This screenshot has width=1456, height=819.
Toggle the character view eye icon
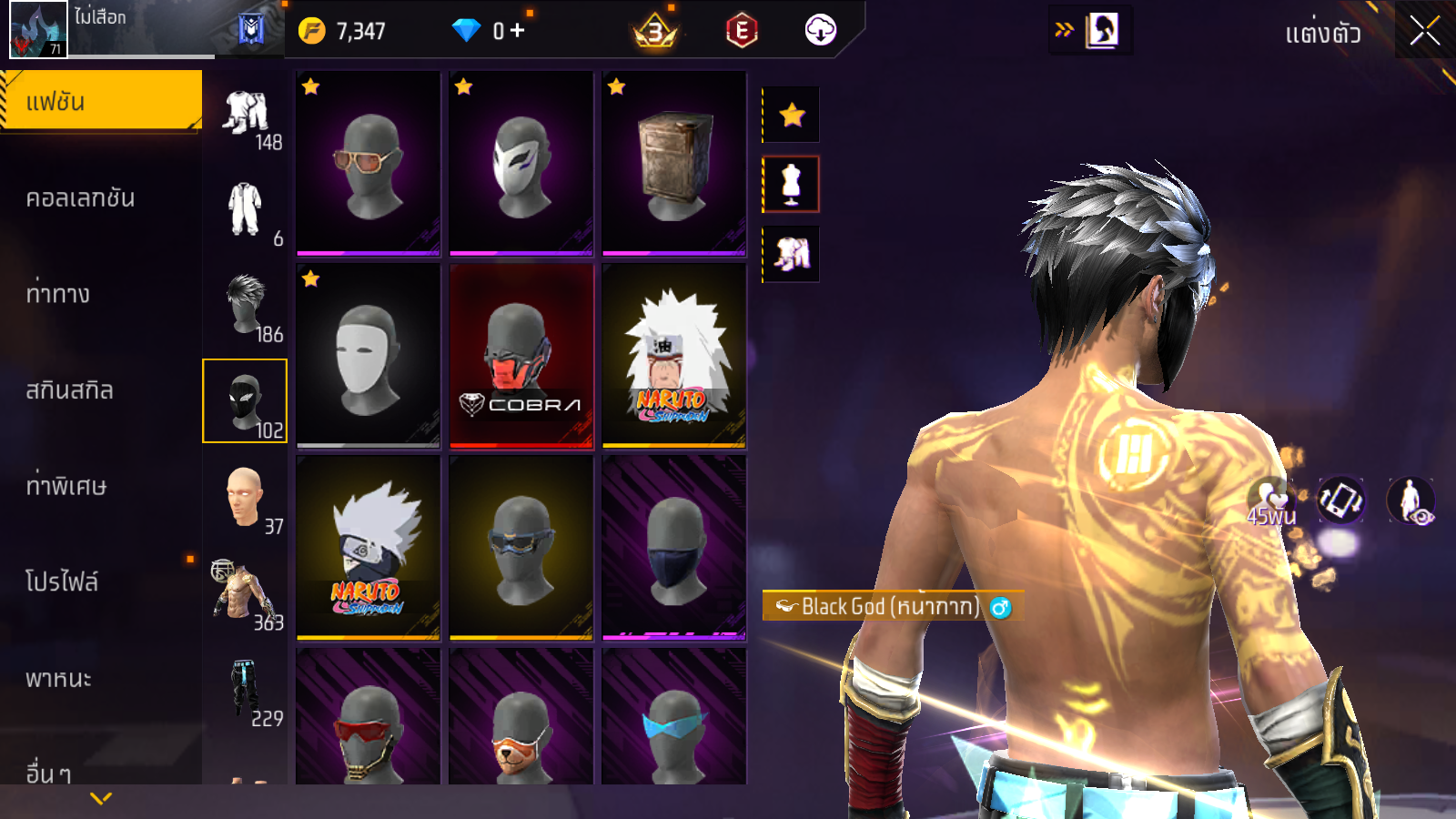1410,500
